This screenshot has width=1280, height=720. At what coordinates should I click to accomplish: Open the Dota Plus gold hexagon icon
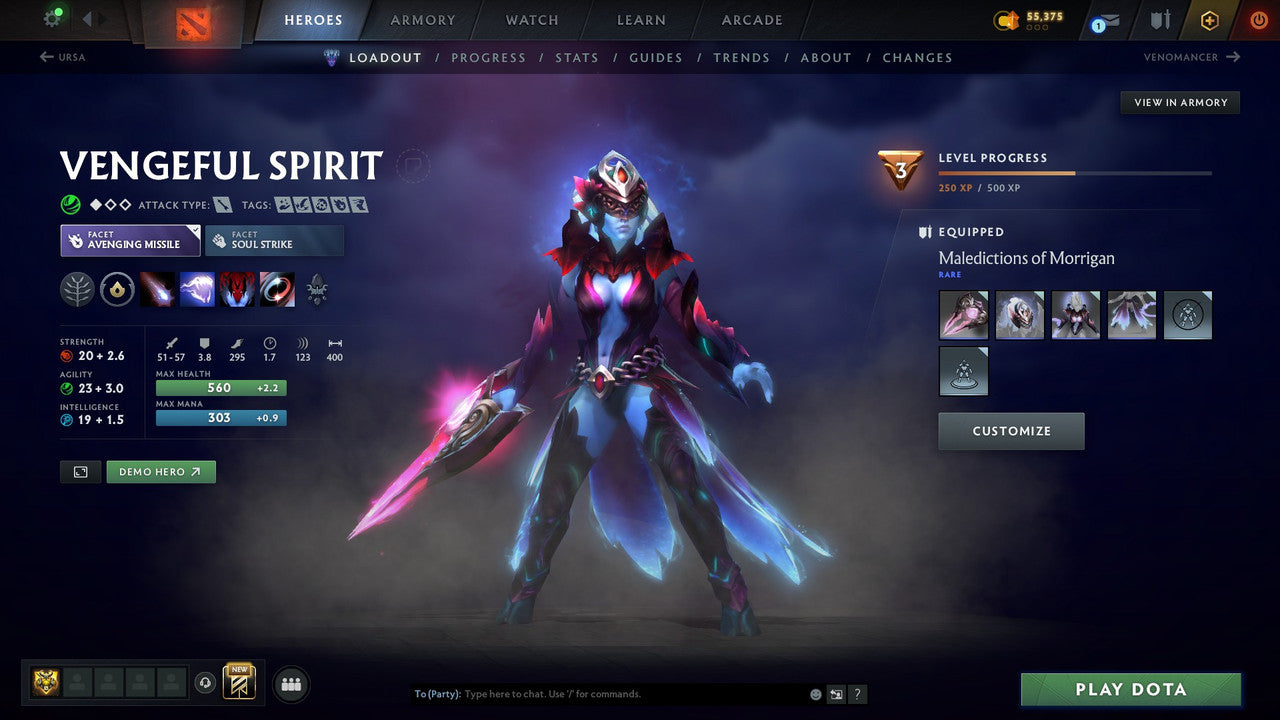(x=1209, y=20)
